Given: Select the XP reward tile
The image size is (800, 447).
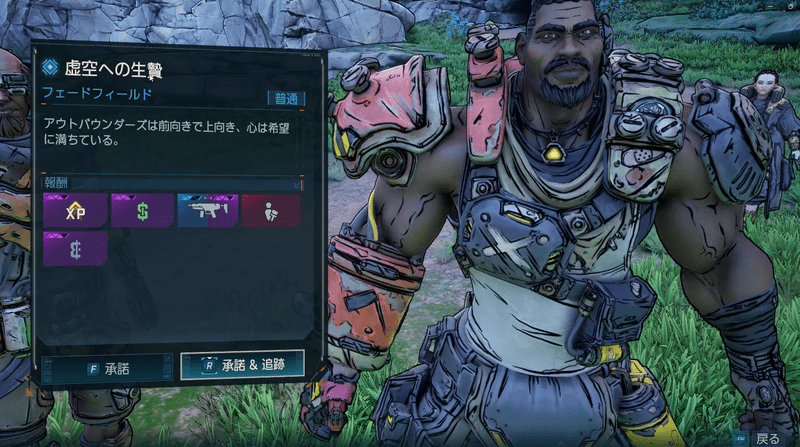Looking at the screenshot, I should pos(74,211).
